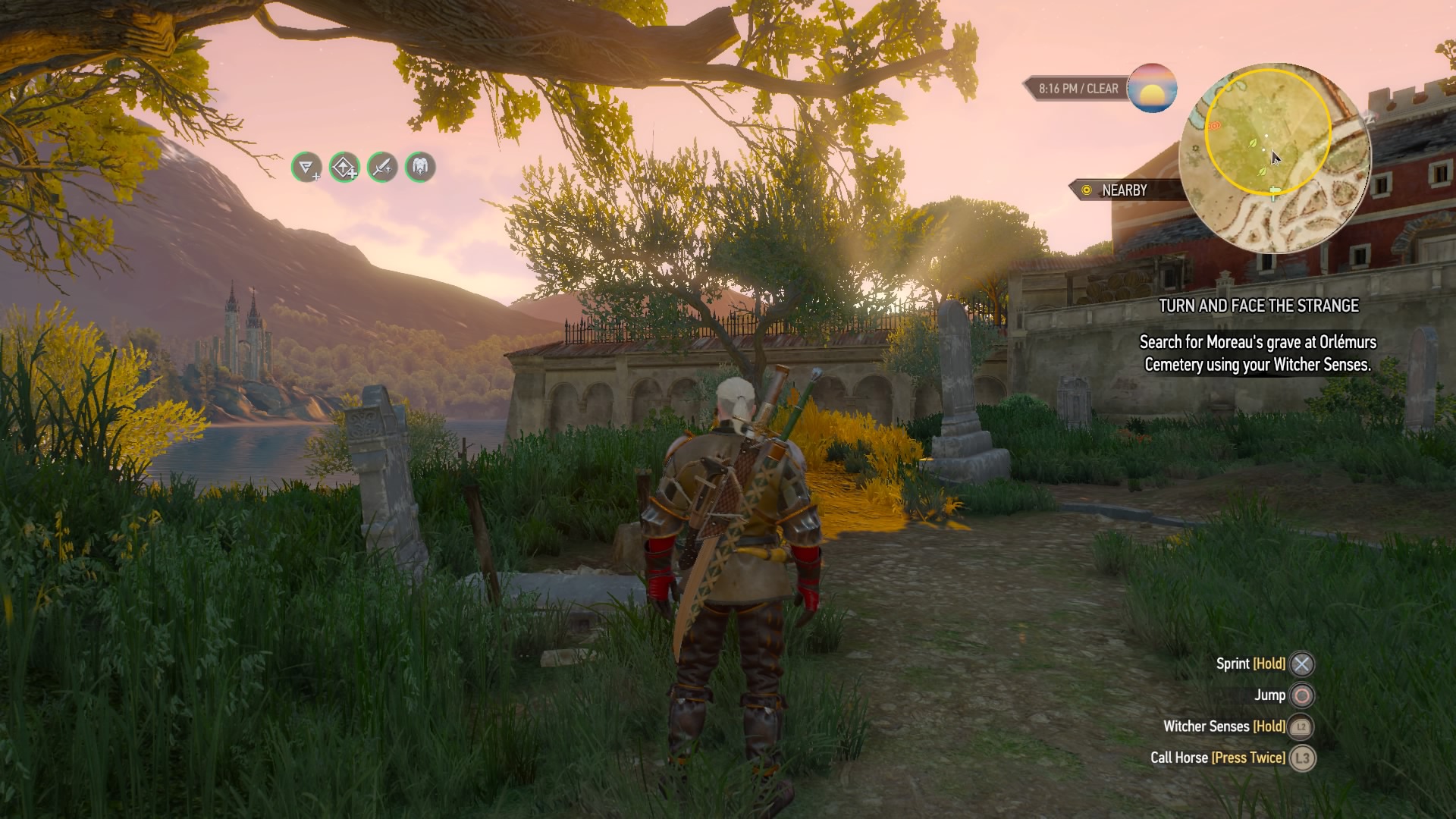Select the diamond arrow-up buff icon
Image resolution: width=1456 pixels, height=819 pixels.
tap(344, 167)
